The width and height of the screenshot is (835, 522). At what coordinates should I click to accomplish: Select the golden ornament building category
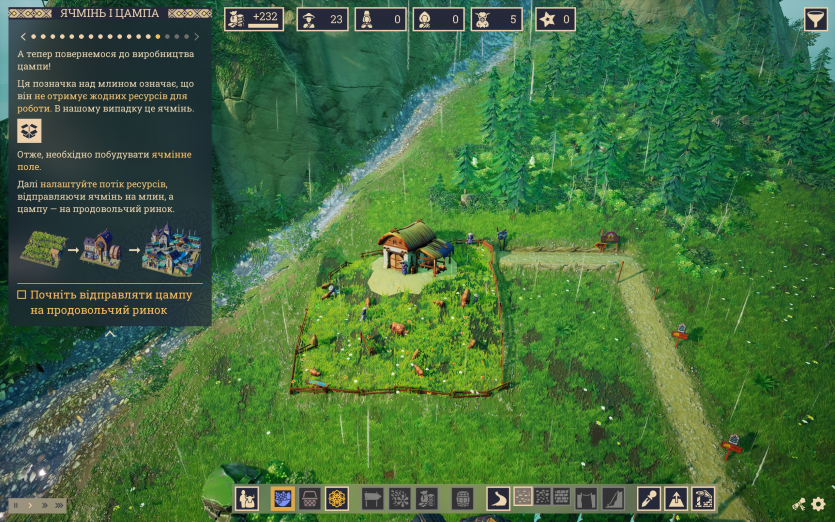(x=338, y=497)
